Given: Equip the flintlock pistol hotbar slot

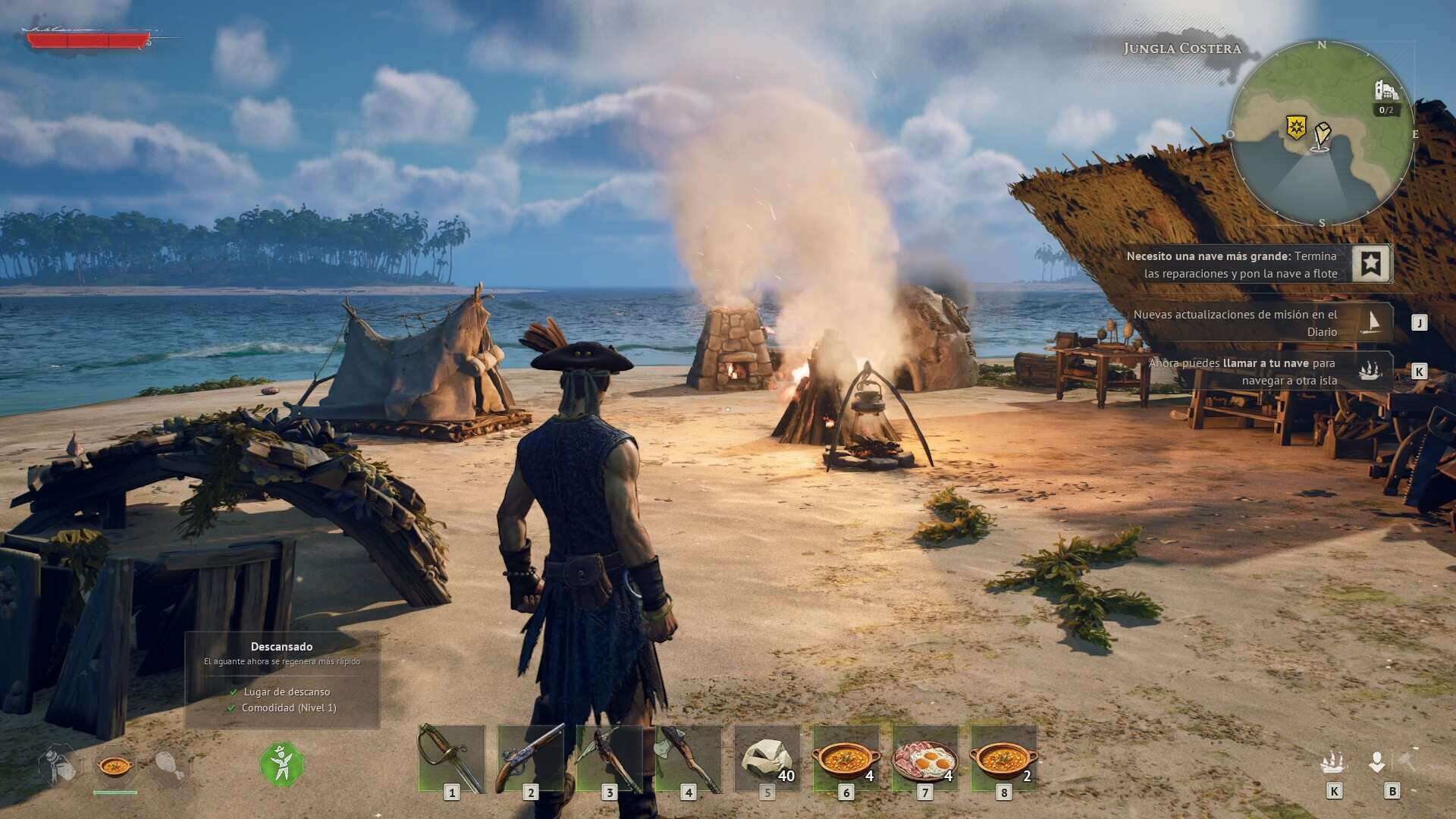Looking at the screenshot, I should click(530, 758).
